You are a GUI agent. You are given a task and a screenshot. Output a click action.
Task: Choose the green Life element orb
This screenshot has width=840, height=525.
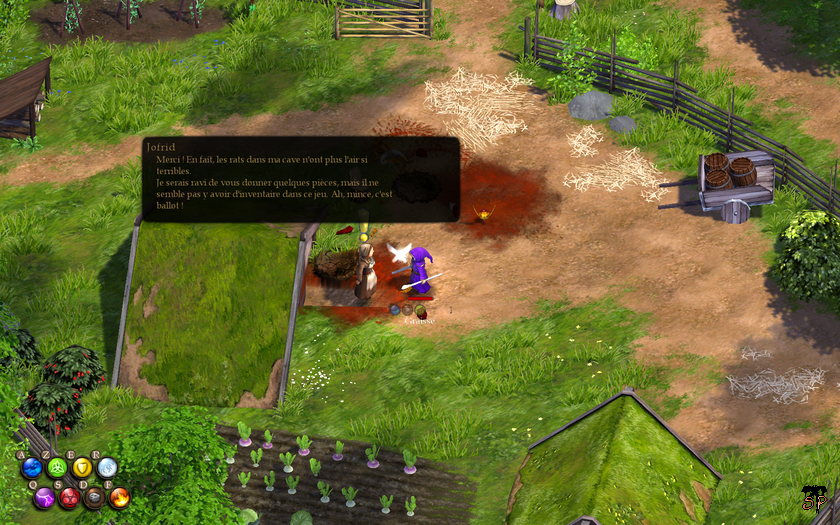click(x=57, y=468)
